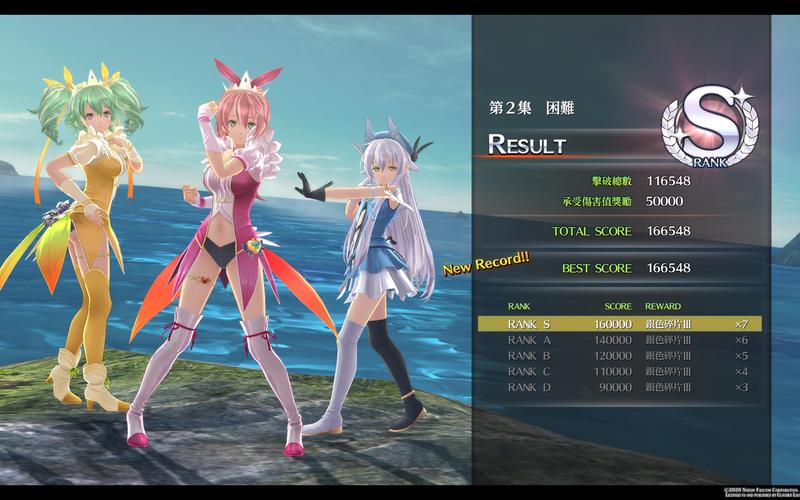The width and height of the screenshot is (800, 500).
Task: Choose the RANK A reward row
Action: coord(620,340)
